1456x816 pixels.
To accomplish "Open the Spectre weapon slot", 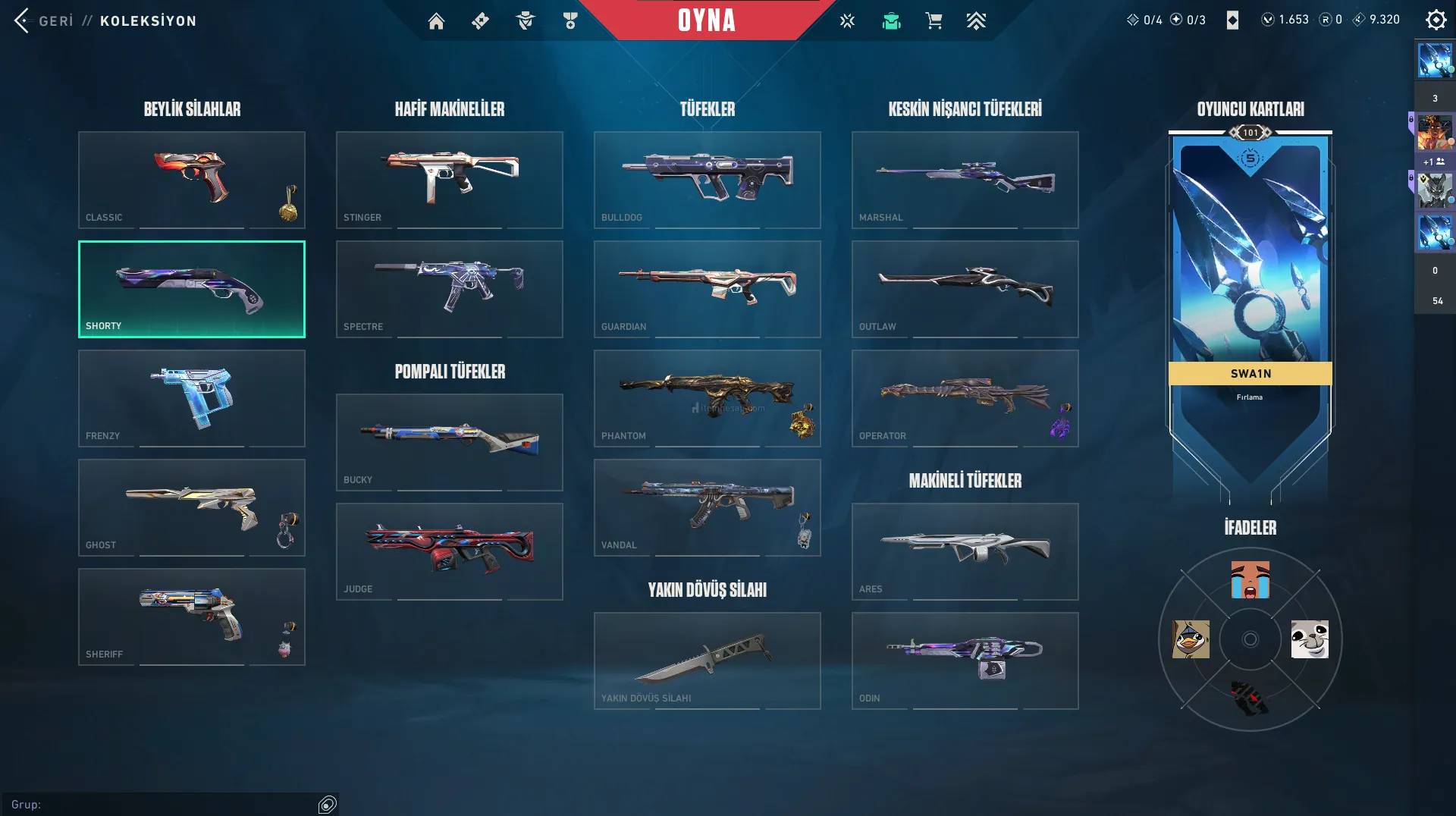I will [449, 289].
